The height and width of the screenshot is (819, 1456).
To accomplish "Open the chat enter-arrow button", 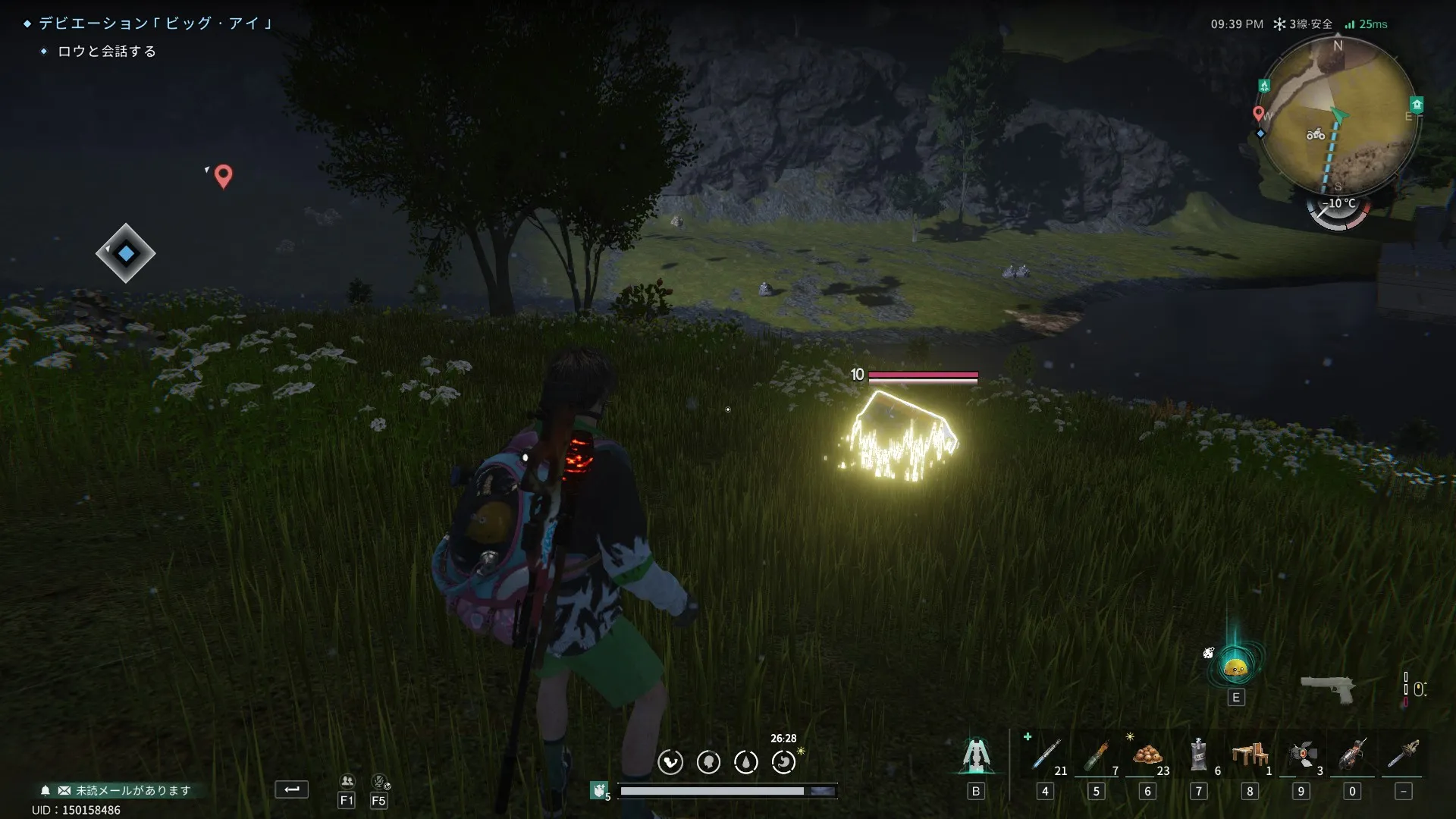I will point(292,789).
